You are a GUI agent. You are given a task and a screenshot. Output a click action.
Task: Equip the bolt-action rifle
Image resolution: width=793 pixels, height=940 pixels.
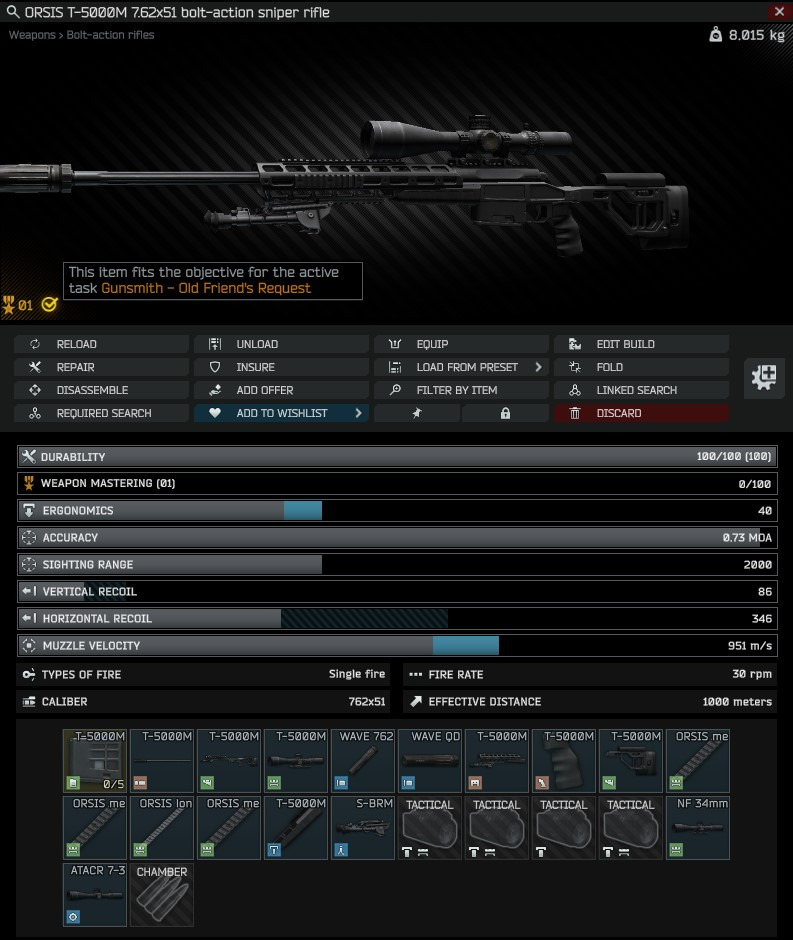click(x=461, y=344)
